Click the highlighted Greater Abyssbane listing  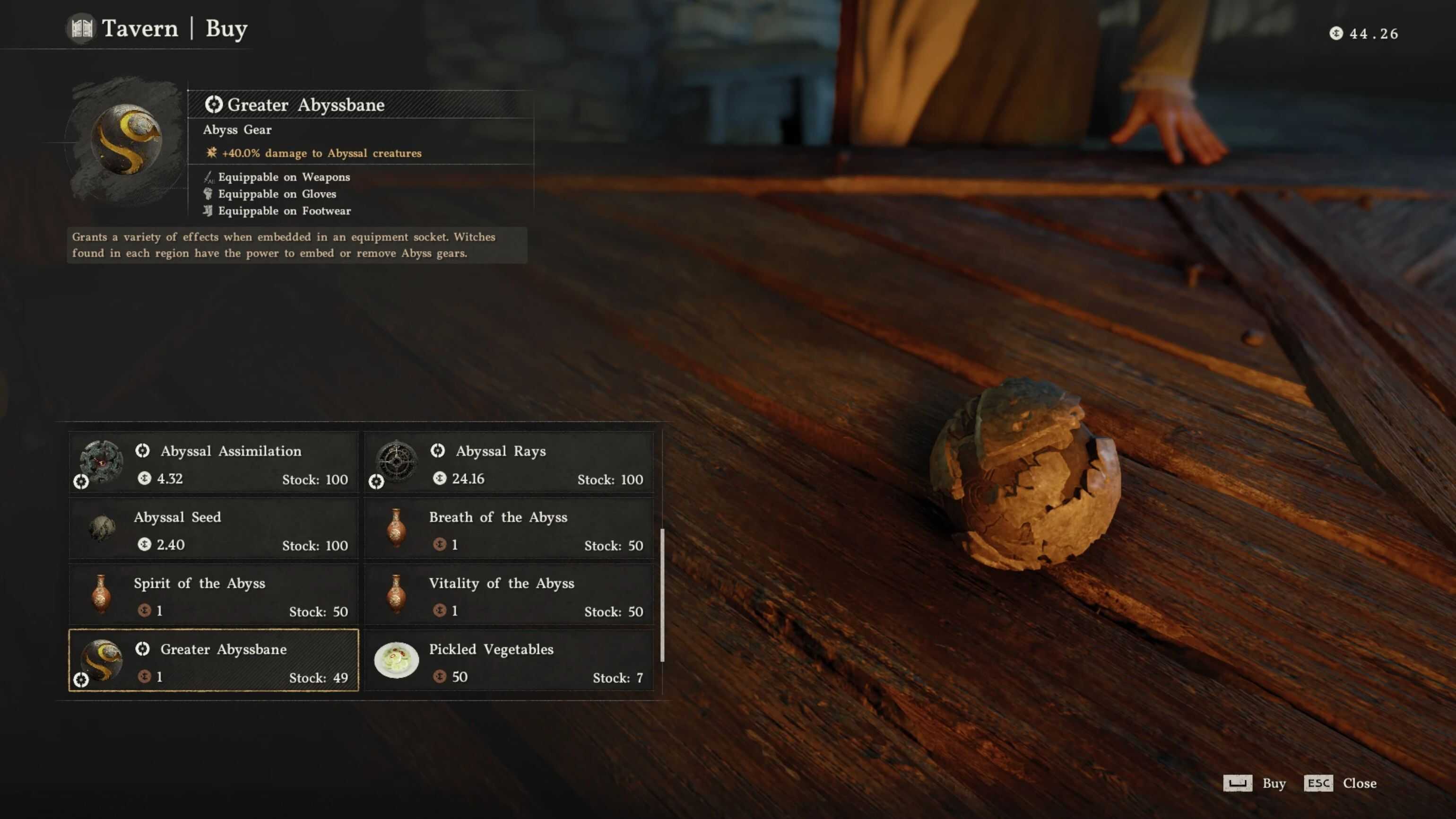[214, 661]
